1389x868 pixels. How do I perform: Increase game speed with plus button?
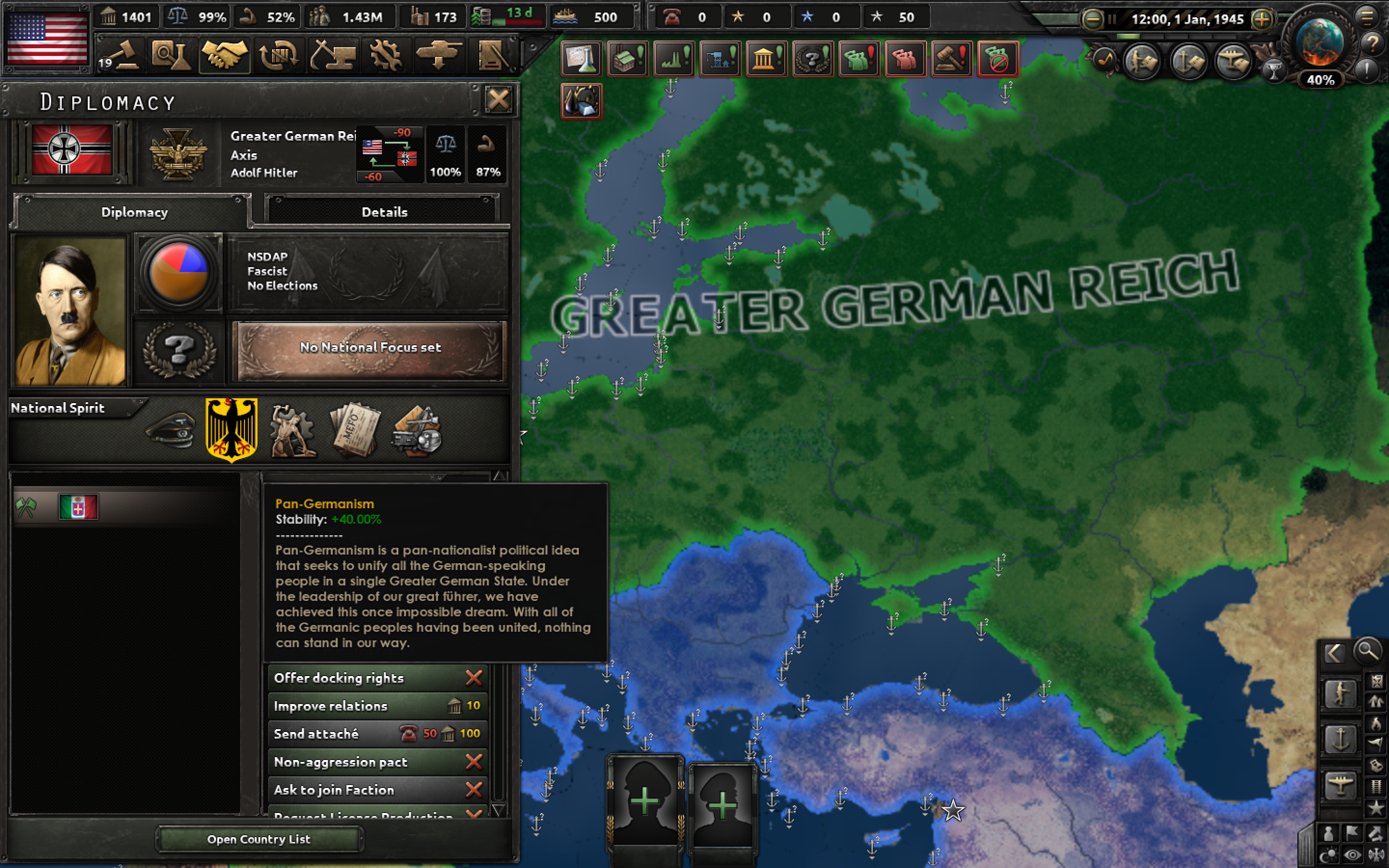tap(1262, 19)
